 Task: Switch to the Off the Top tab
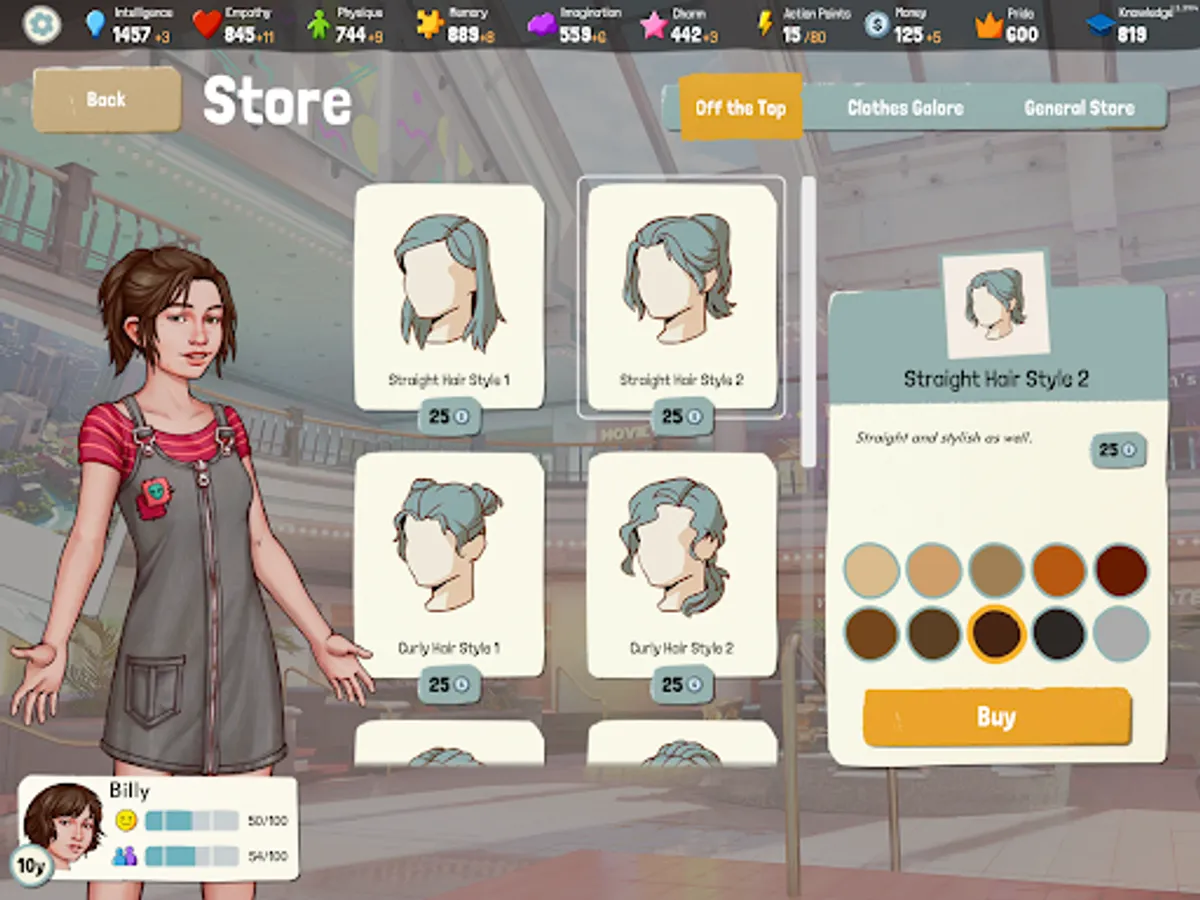[x=740, y=107]
